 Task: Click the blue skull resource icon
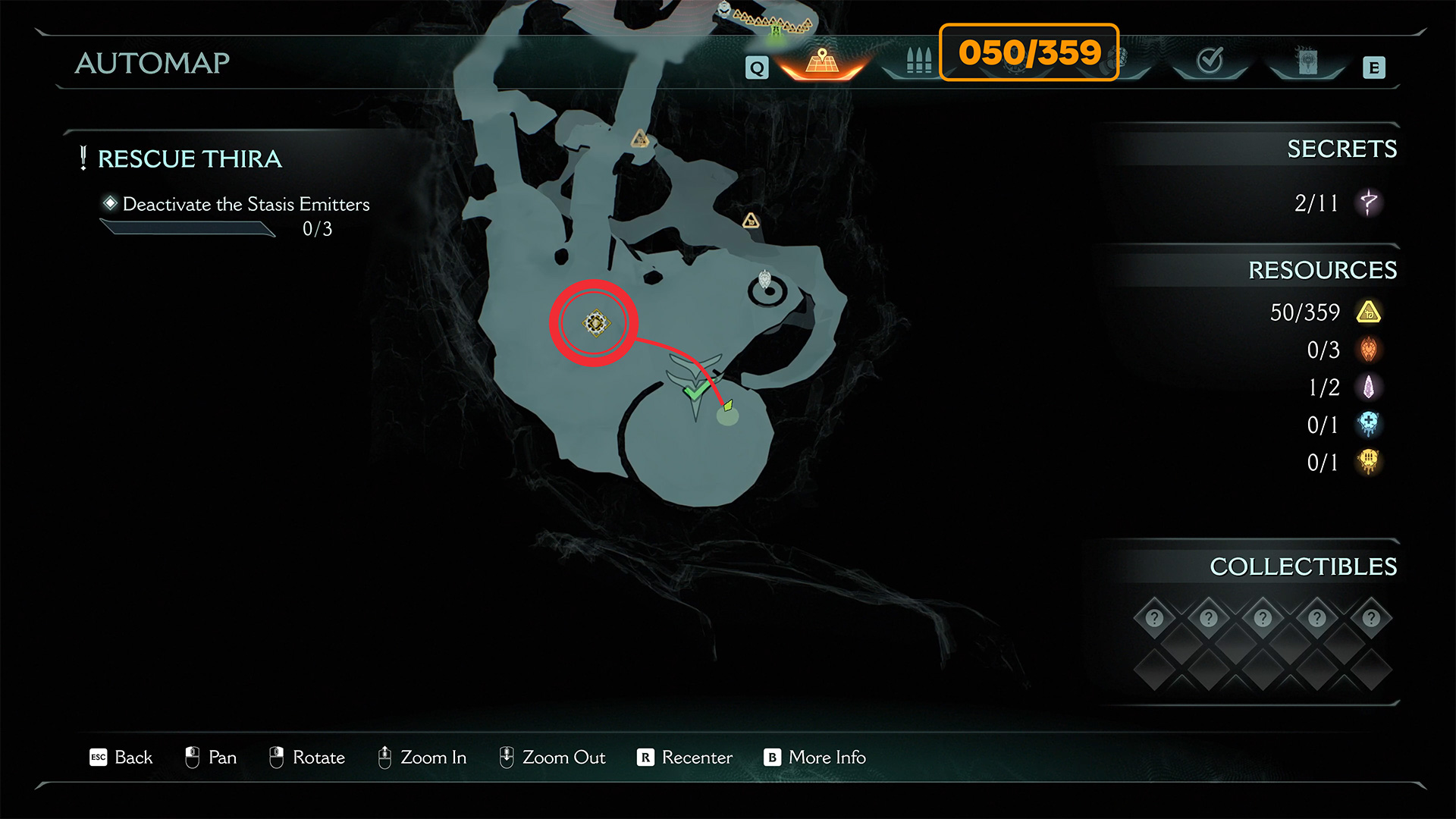[x=1369, y=425]
